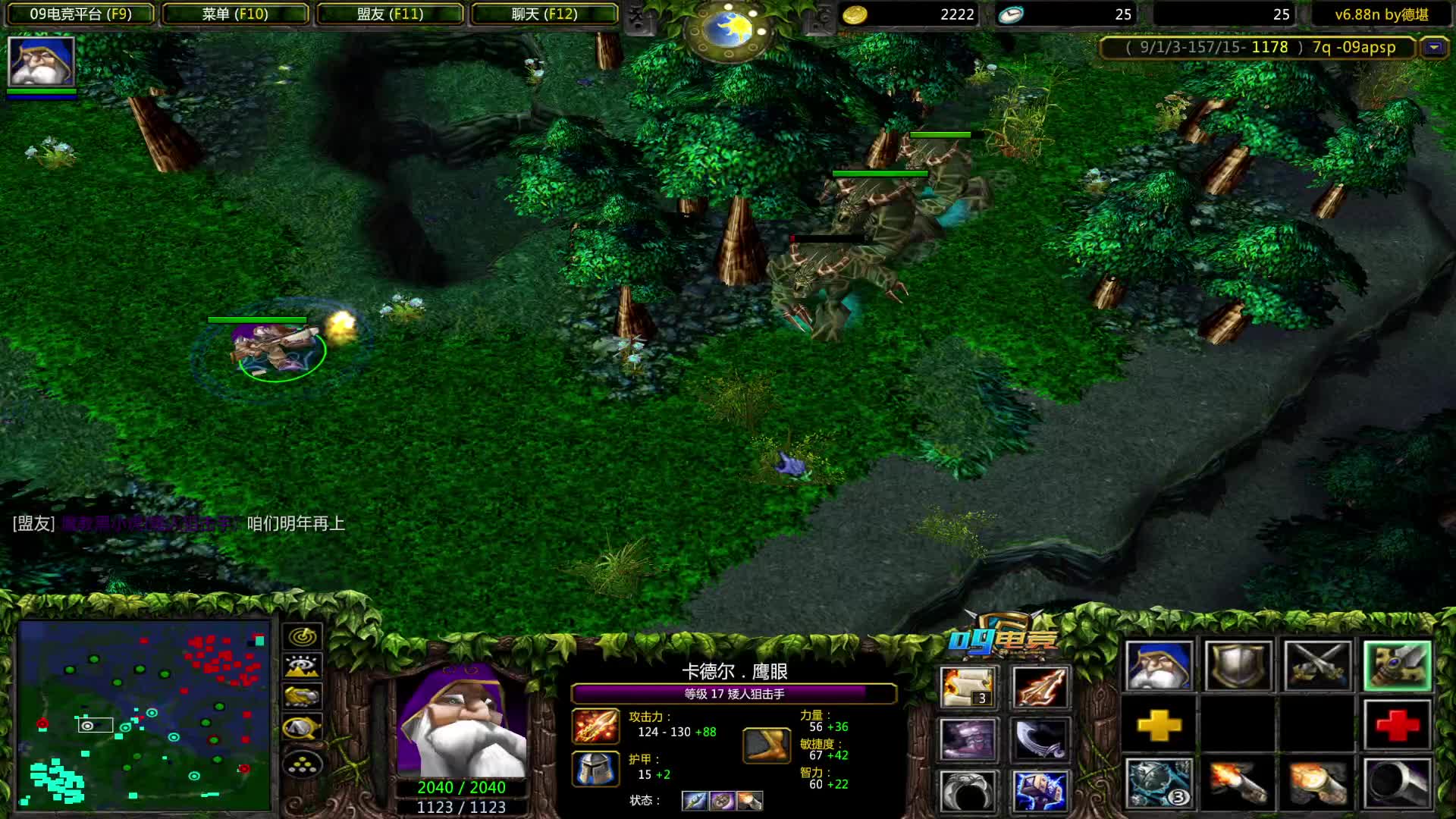Expand the scoreboard dropdown arrow

(x=1433, y=48)
